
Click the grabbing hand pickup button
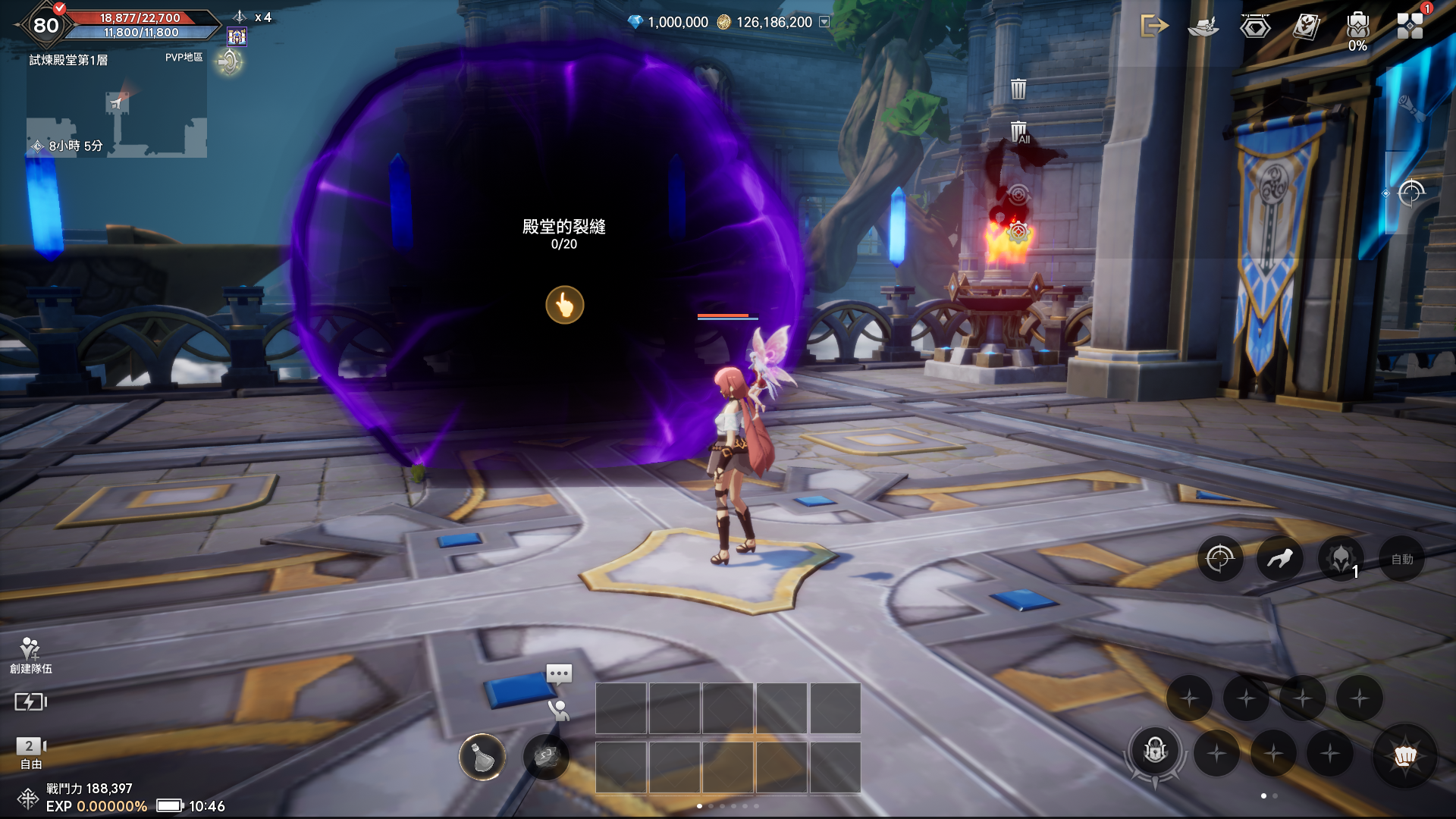[1280, 560]
